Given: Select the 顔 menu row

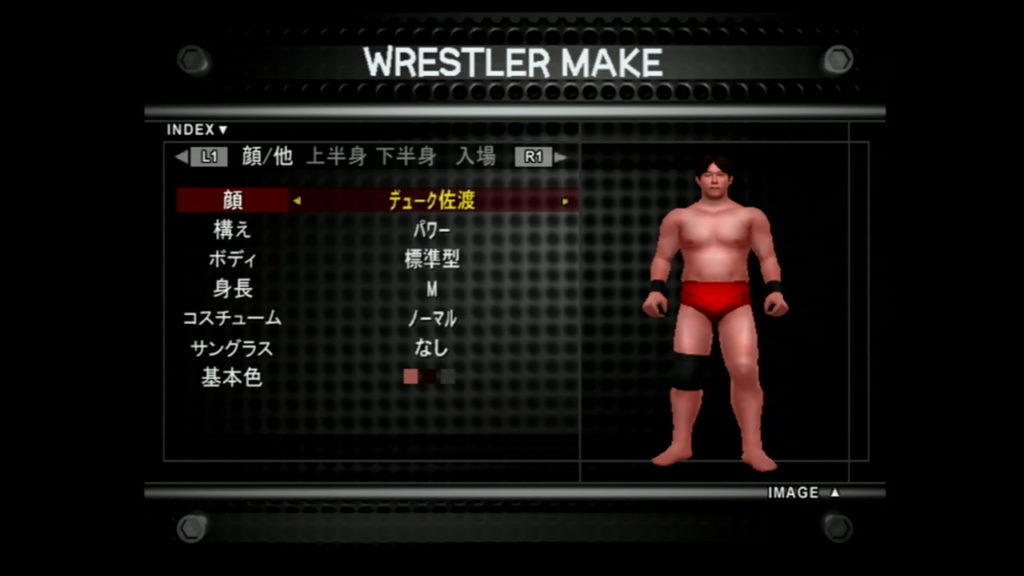Looking at the screenshot, I should click(x=232, y=200).
